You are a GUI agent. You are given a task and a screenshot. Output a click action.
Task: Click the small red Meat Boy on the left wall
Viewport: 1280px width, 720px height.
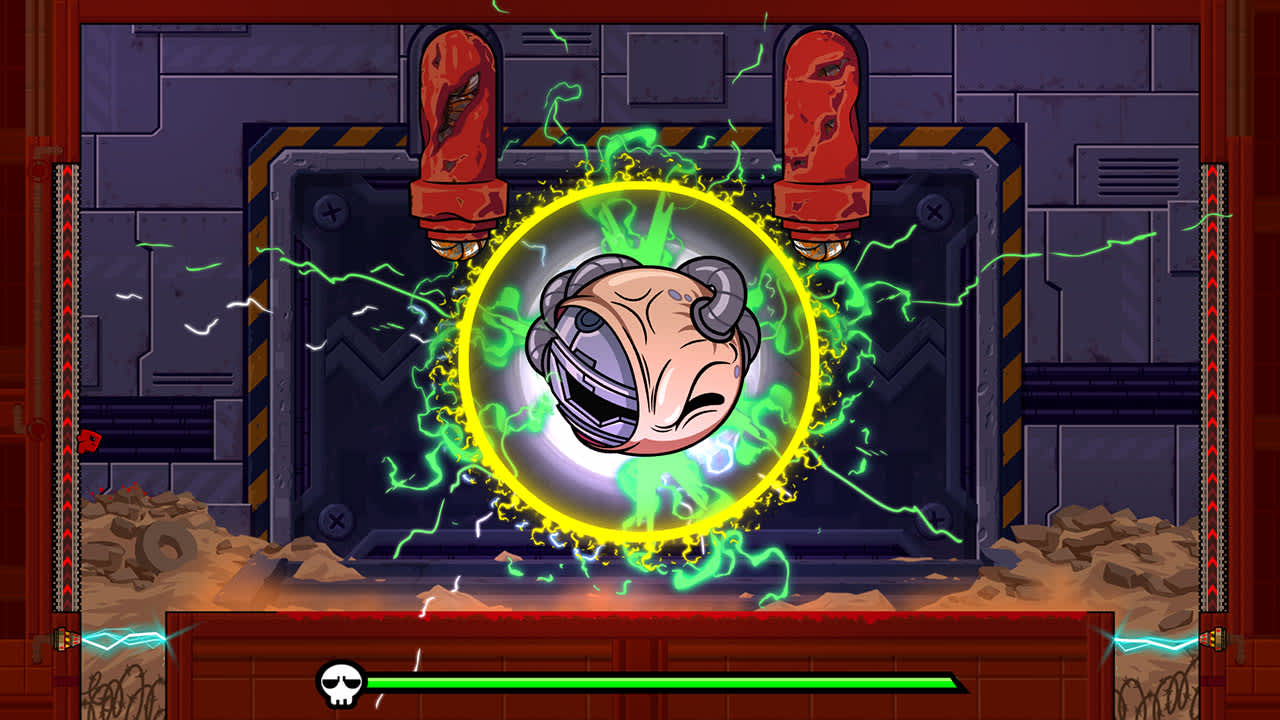point(89,443)
